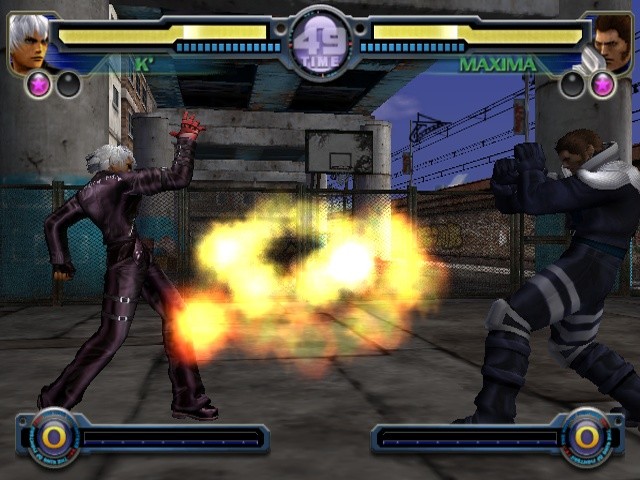This screenshot has width=640, height=480.
Task: Click the pink star orb under K' portrait
Action: point(41,85)
